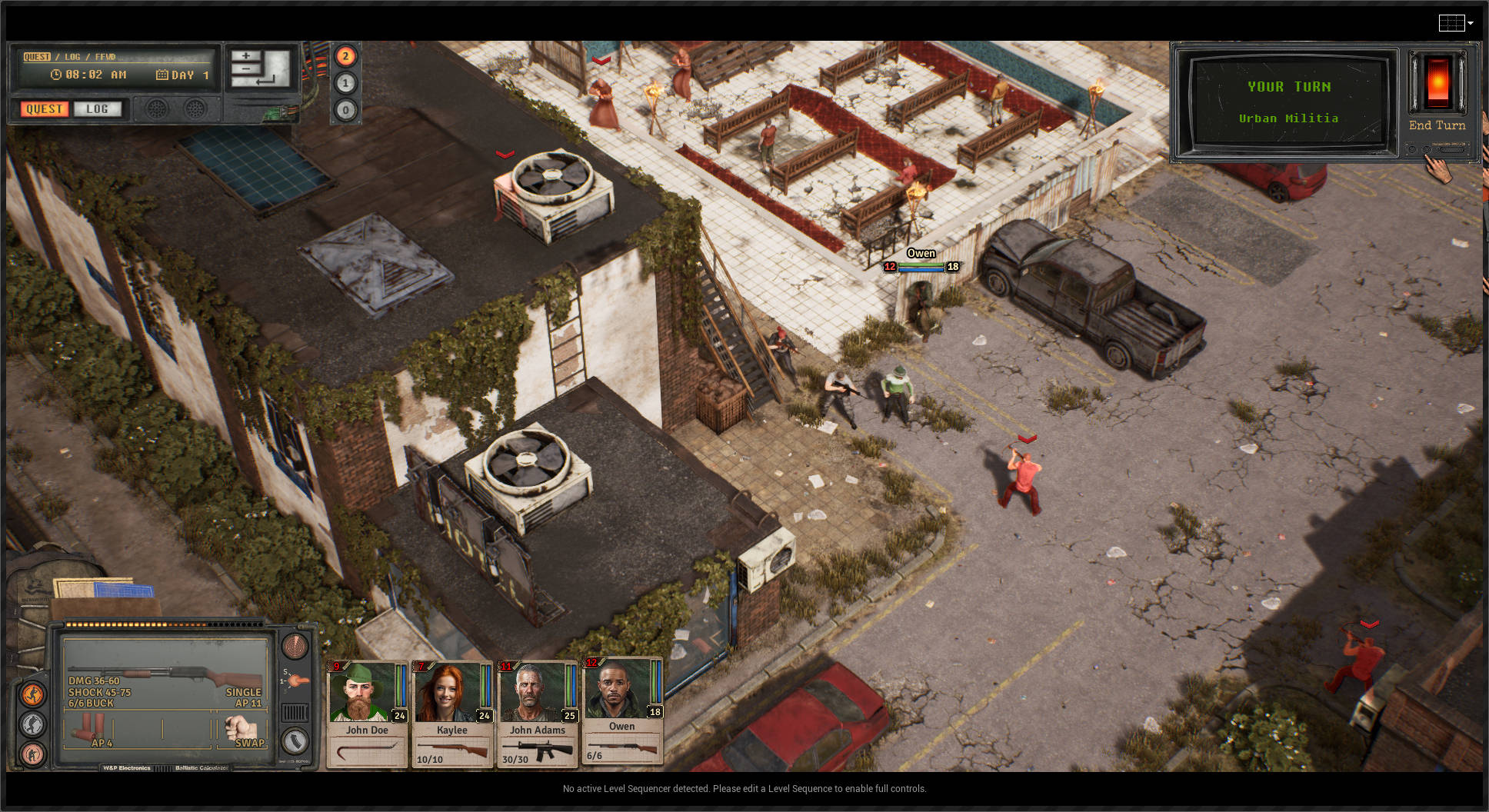Screen dimensions: 1489x812
Task: Switch to the LOG tab
Action: [98, 108]
